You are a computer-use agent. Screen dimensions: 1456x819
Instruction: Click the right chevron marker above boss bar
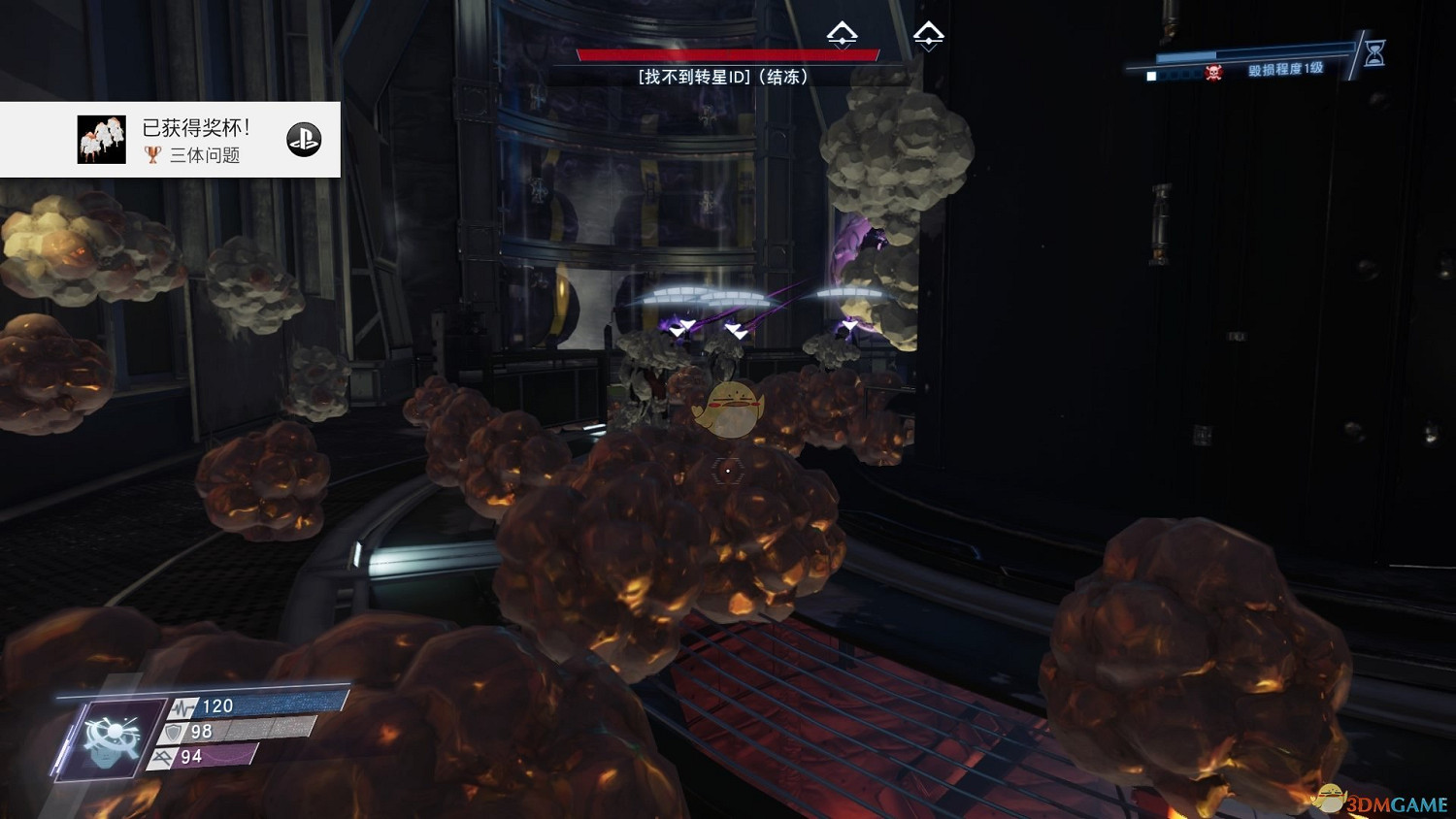[x=927, y=36]
